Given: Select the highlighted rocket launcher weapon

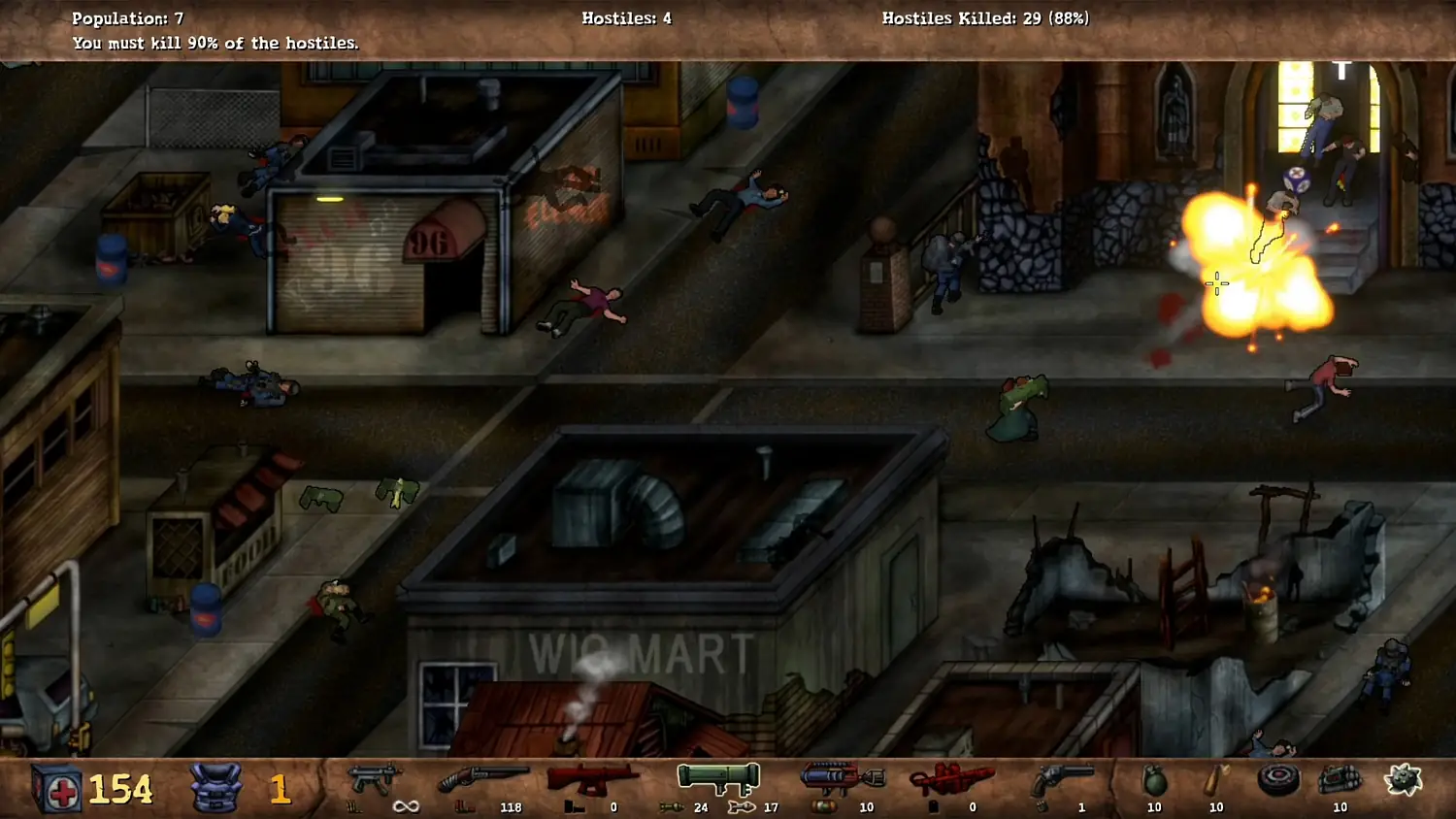Looking at the screenshot, I should click(x=718, y=776).
